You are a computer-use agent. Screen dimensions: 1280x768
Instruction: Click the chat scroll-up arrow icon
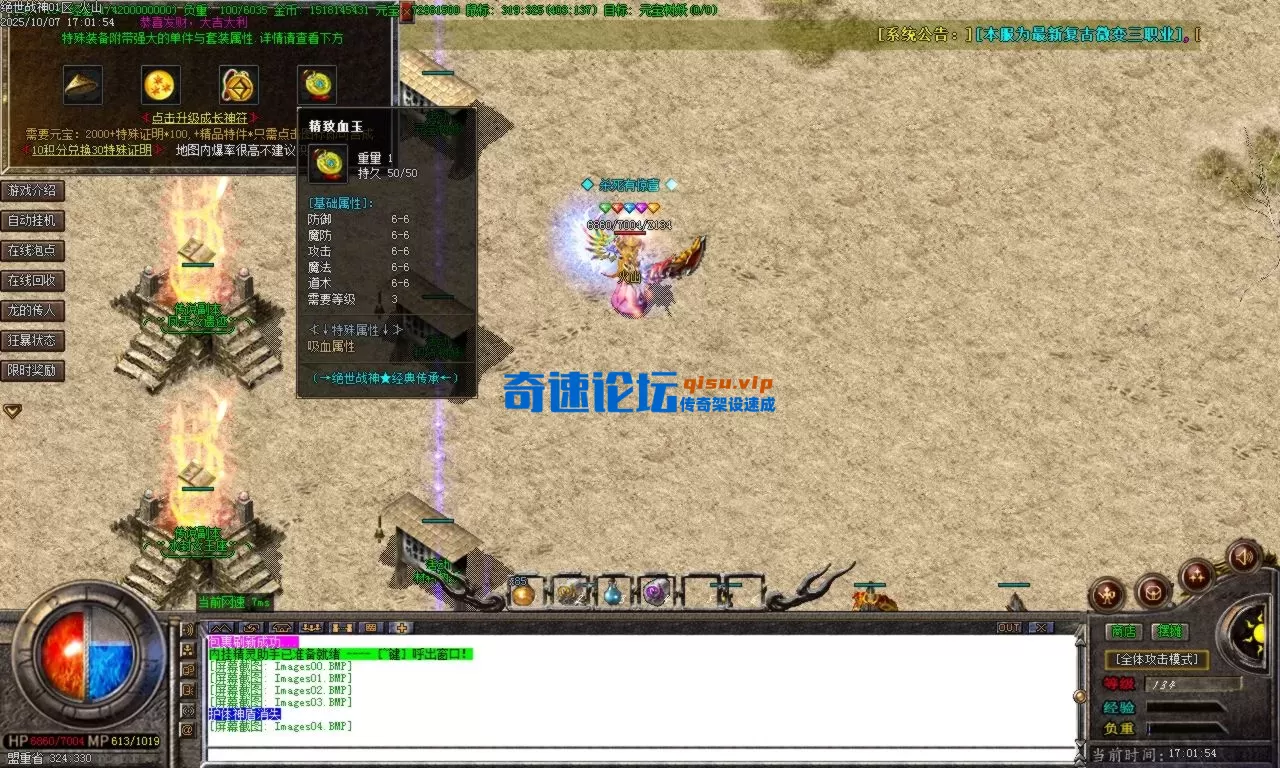tap(222, 628)
